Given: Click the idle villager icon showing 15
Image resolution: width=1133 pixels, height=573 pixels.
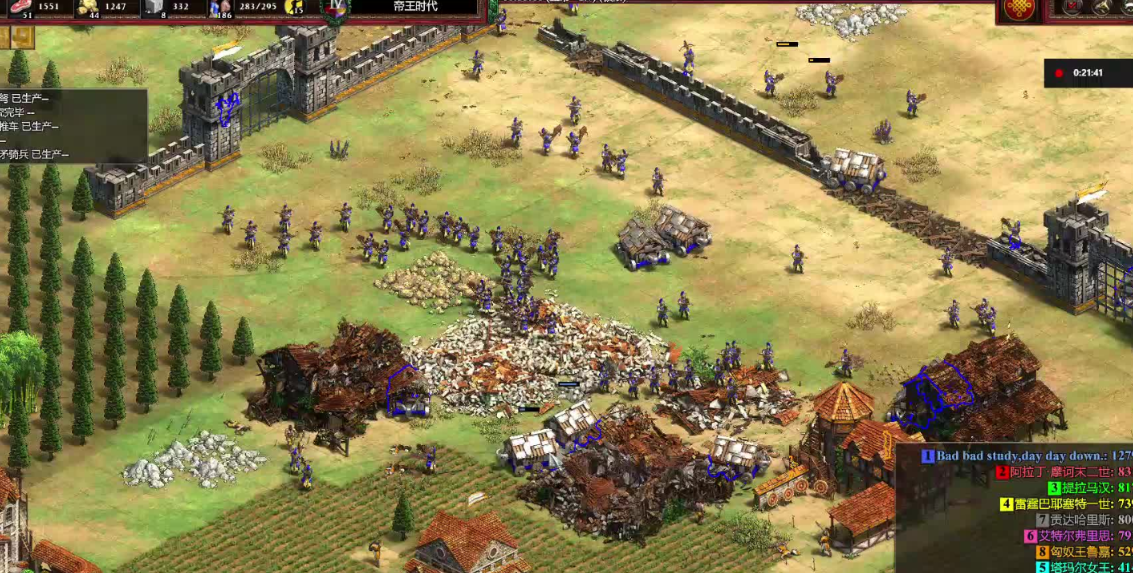Looking at the screenshot, I should click(294, 7).
